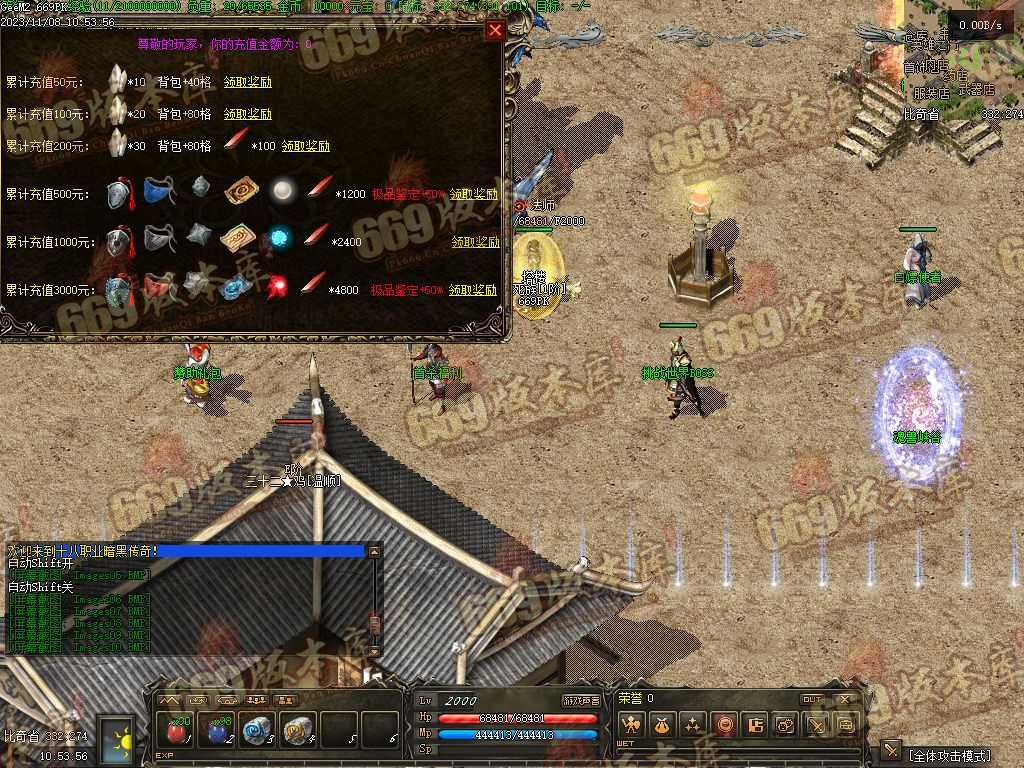The image size is (1024, 768).
Task: Select the red potion in hotbar slot 1
Action: [177, 731]
